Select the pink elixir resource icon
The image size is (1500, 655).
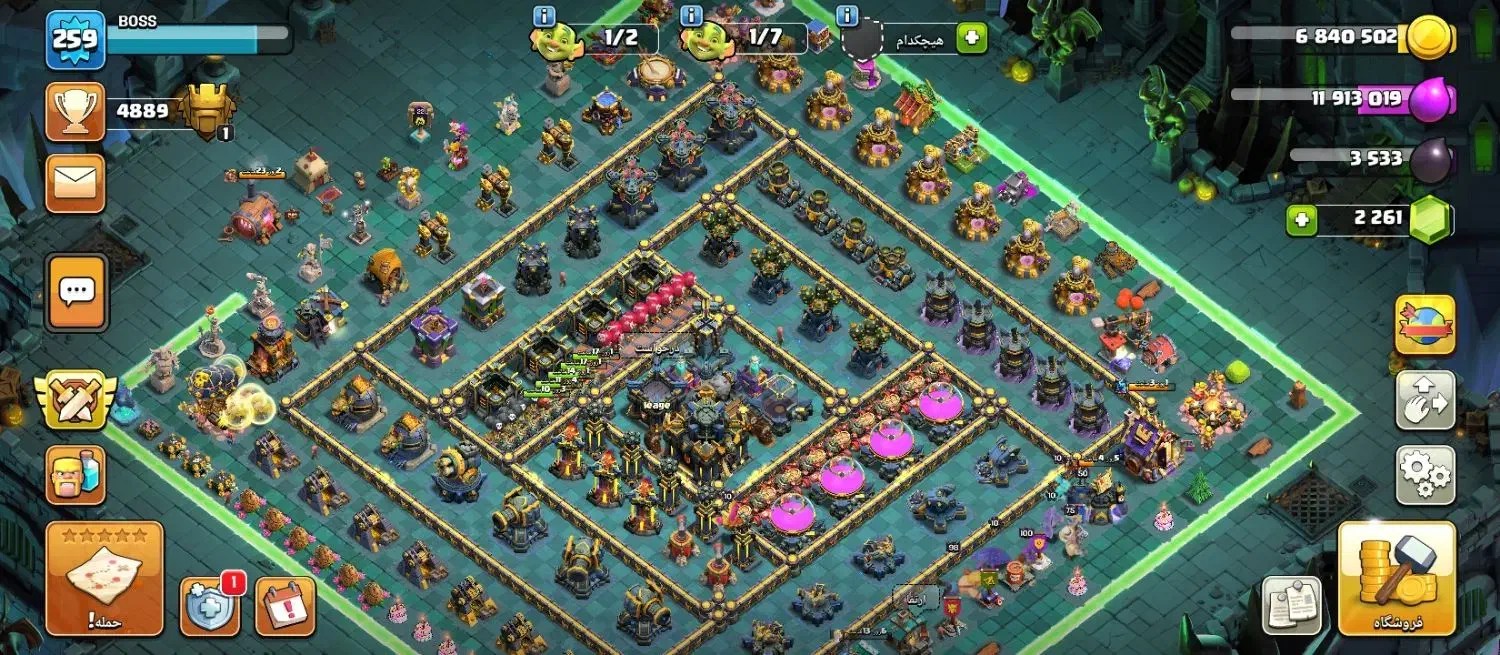coord(1432,100)
